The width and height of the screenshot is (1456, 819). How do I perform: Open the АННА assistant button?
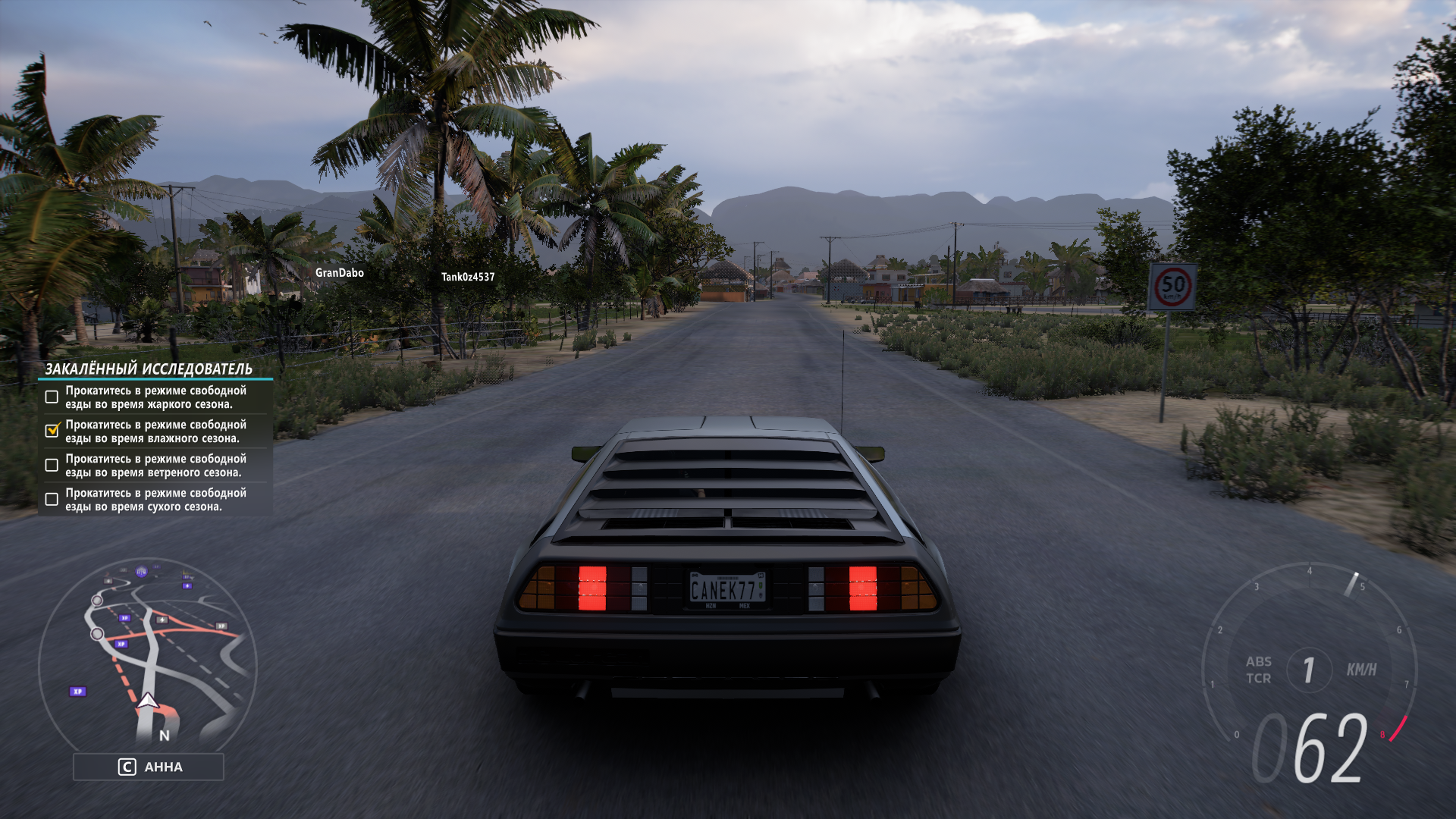[x=149, y=767]
